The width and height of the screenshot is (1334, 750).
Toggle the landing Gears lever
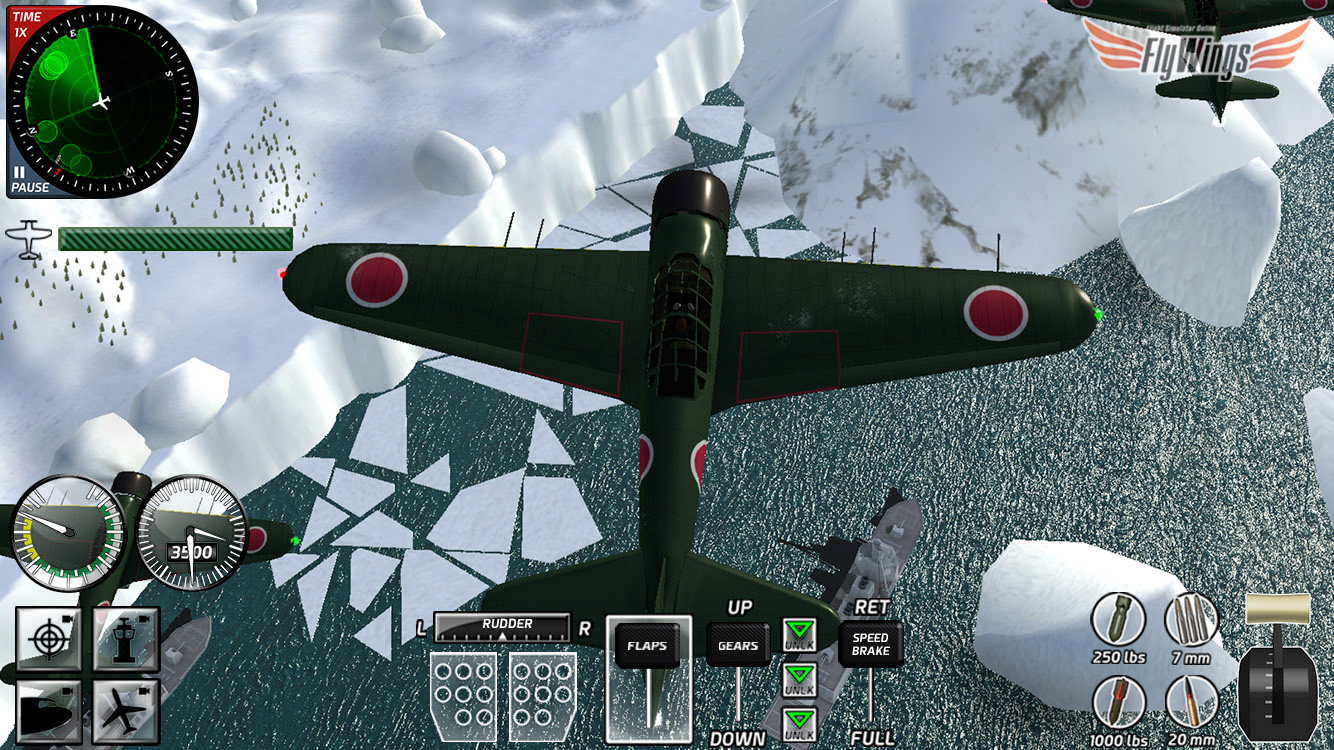(x=738, y=646)
